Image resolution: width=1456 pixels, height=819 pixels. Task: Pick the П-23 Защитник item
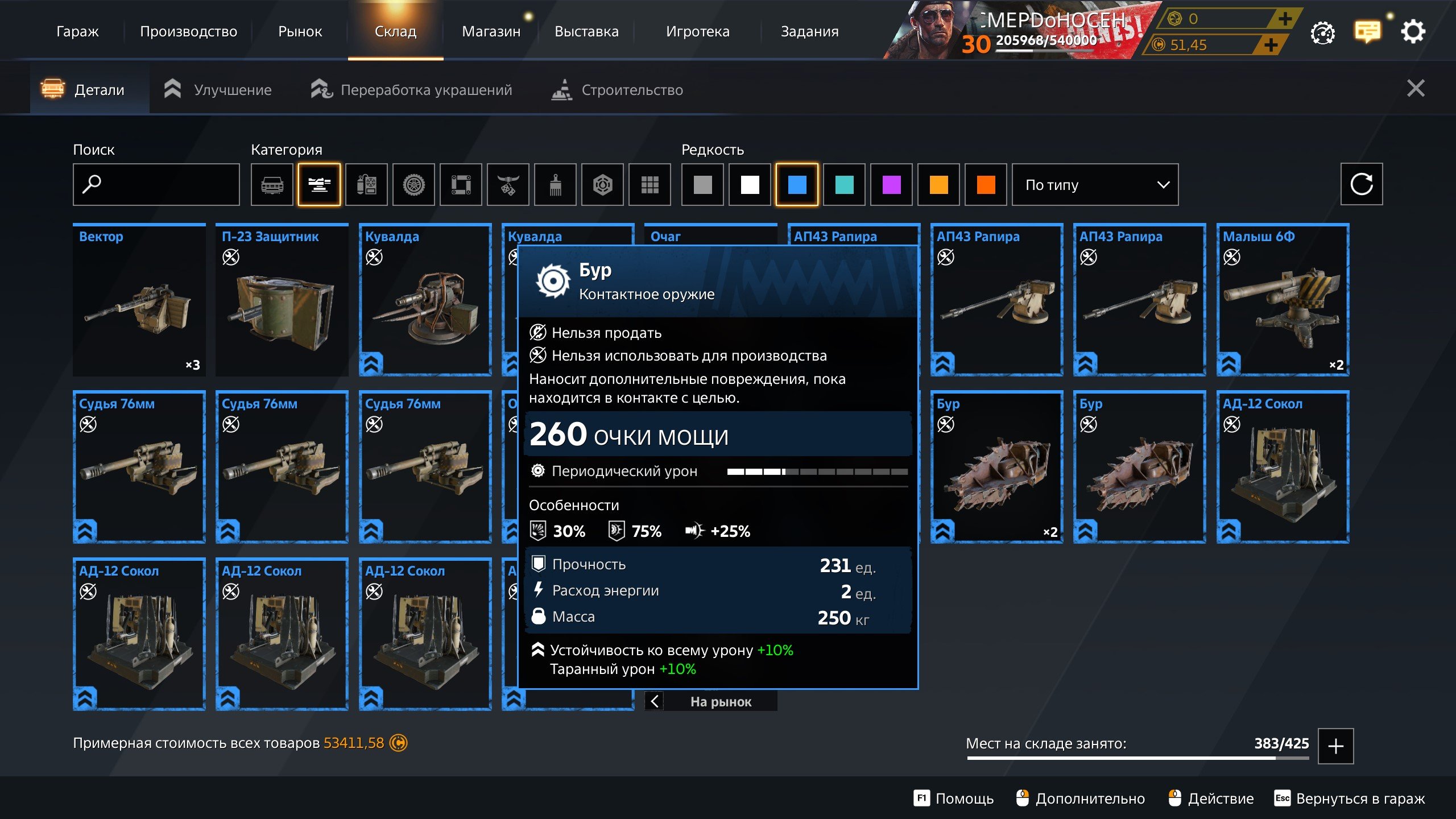[x=282, y=300]
